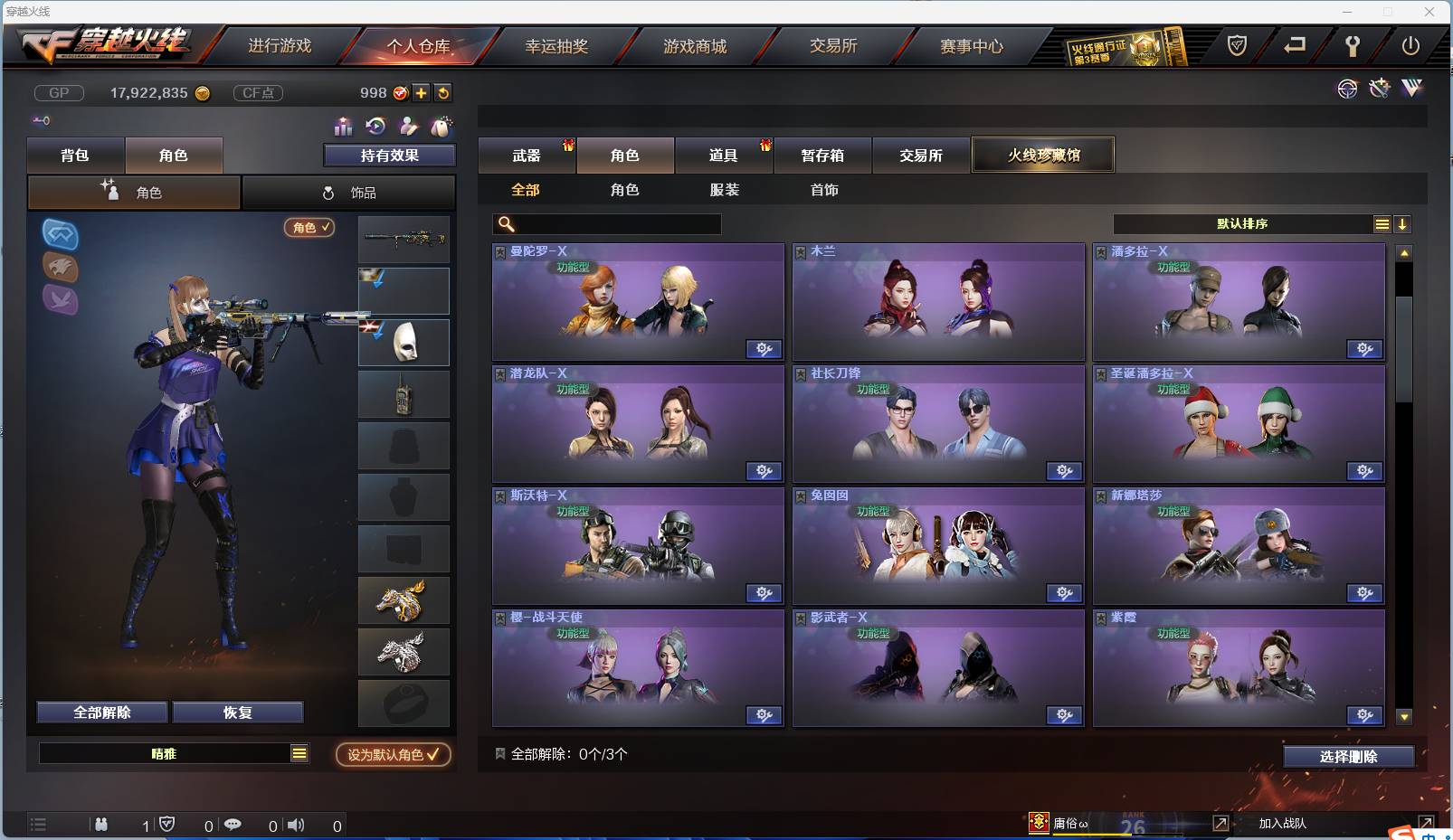Open the statistics rankings icon above the wardrobe
The image size is (1453, 840).
tap(342, 127)
